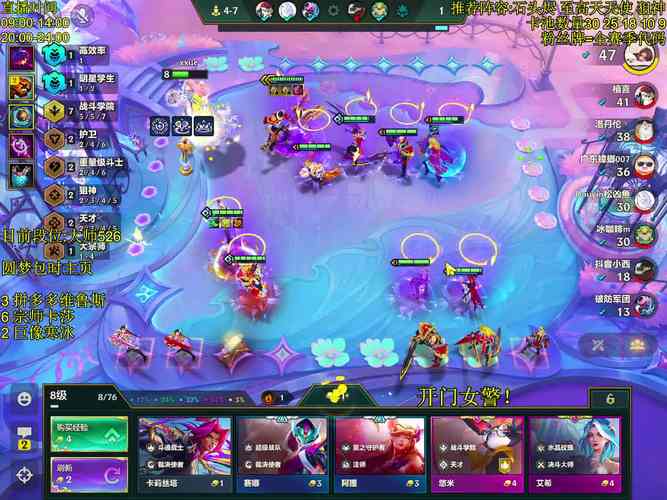Open the crossed swords combat panel button
The width and height of the screenshot is (667, 500).
pos(599,344)
